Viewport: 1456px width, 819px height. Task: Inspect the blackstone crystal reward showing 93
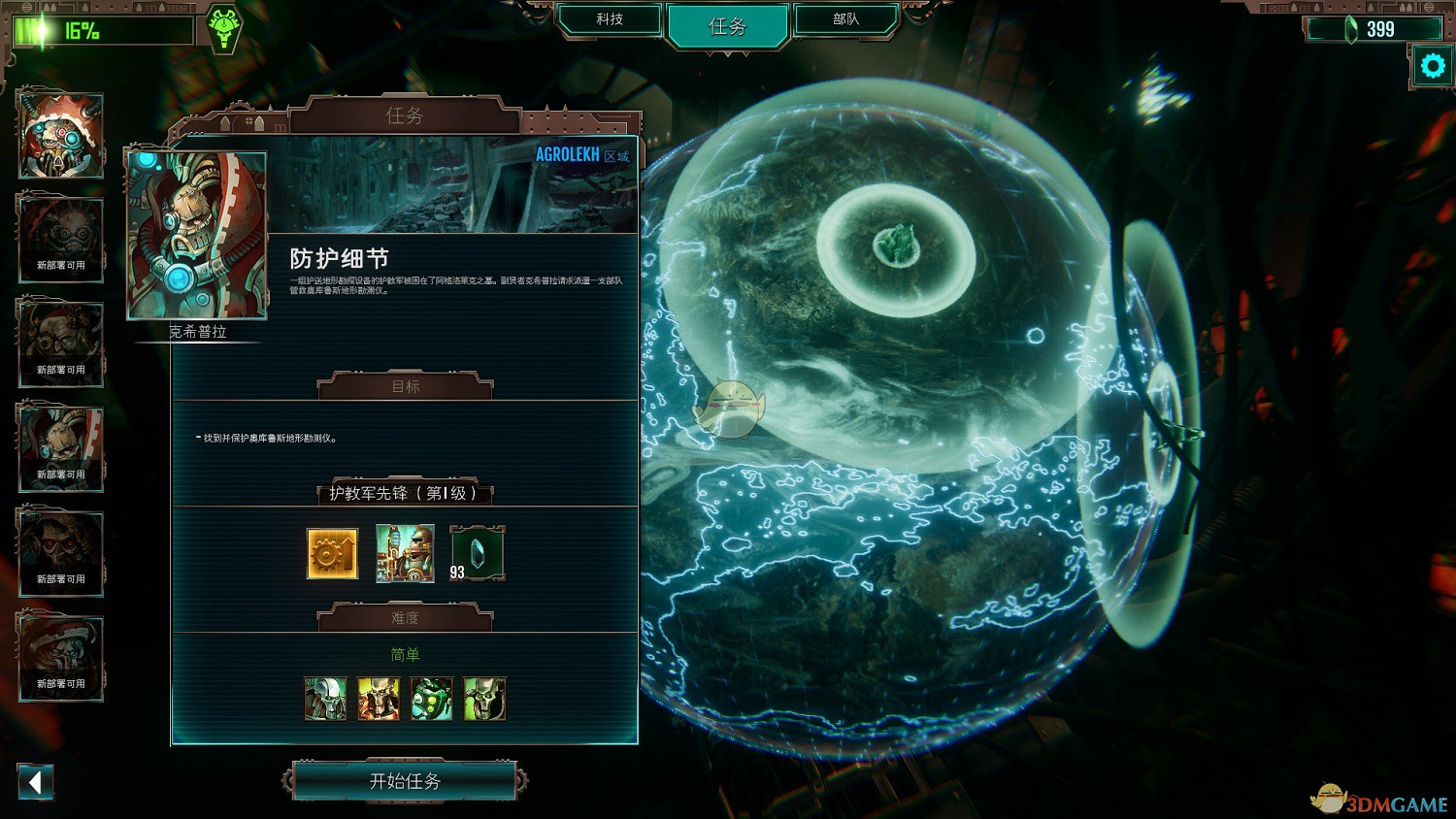477,553
